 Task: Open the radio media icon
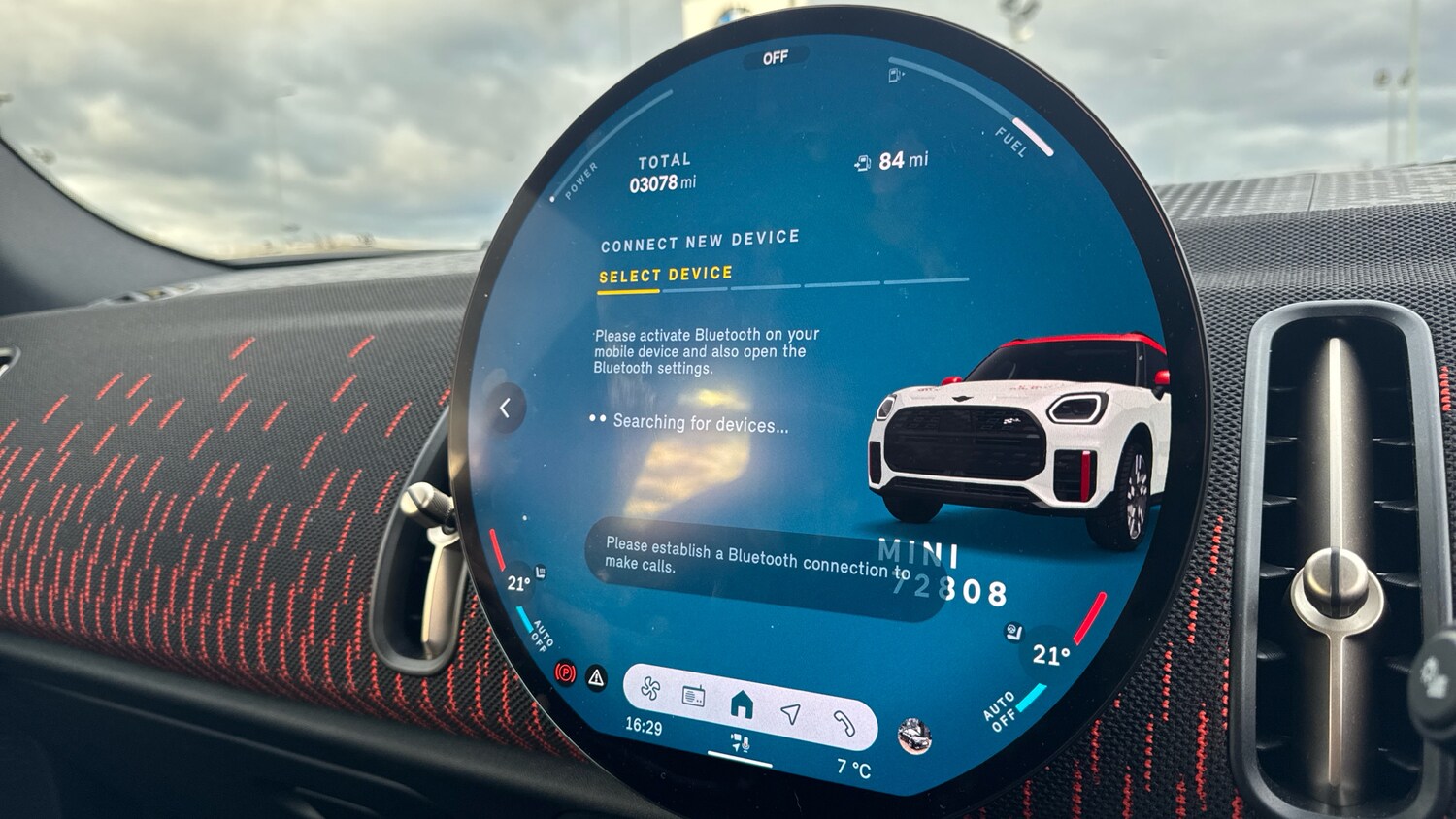(x=693, y=696)
